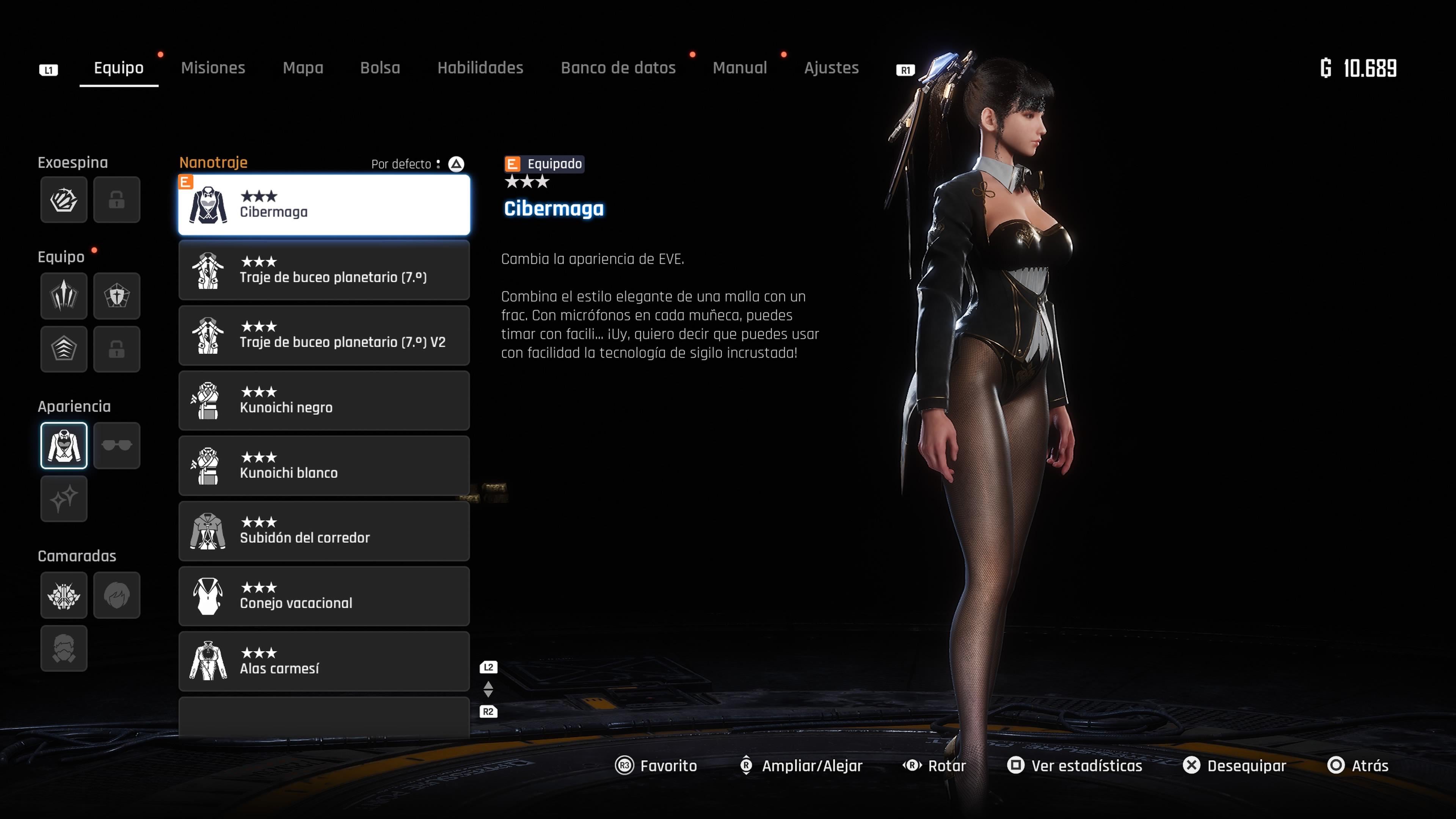The height and width of the screenshot is (819, 1456).
Task: Show the Habilidades tab
Action: point(480,68)
